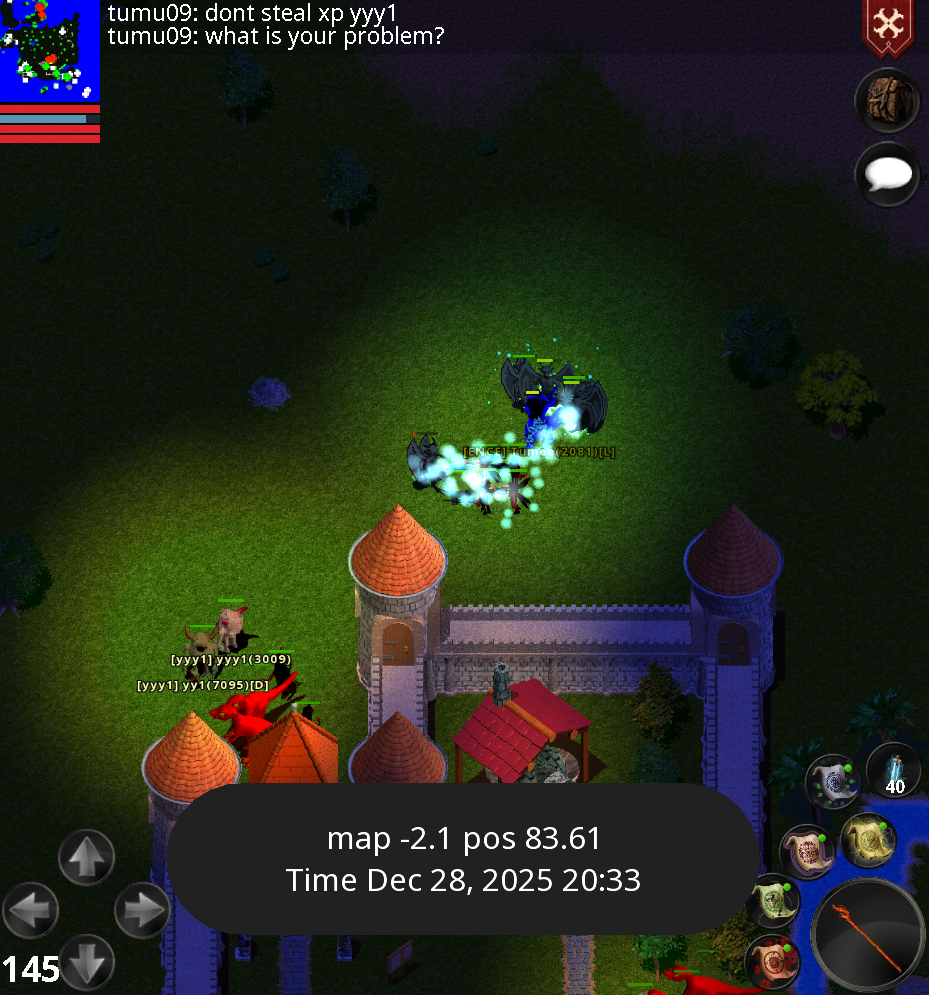The width and height of the screenshot is (929, 995).
Task: Open the backpack inventory
Action: point(887,101)
